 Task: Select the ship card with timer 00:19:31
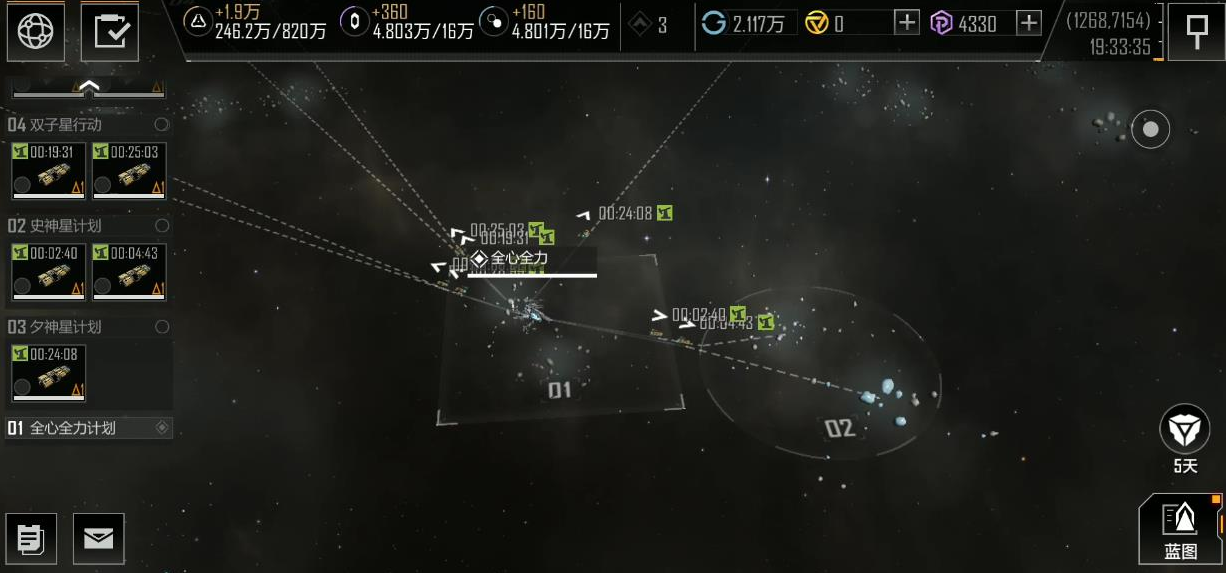coord(48,171)
